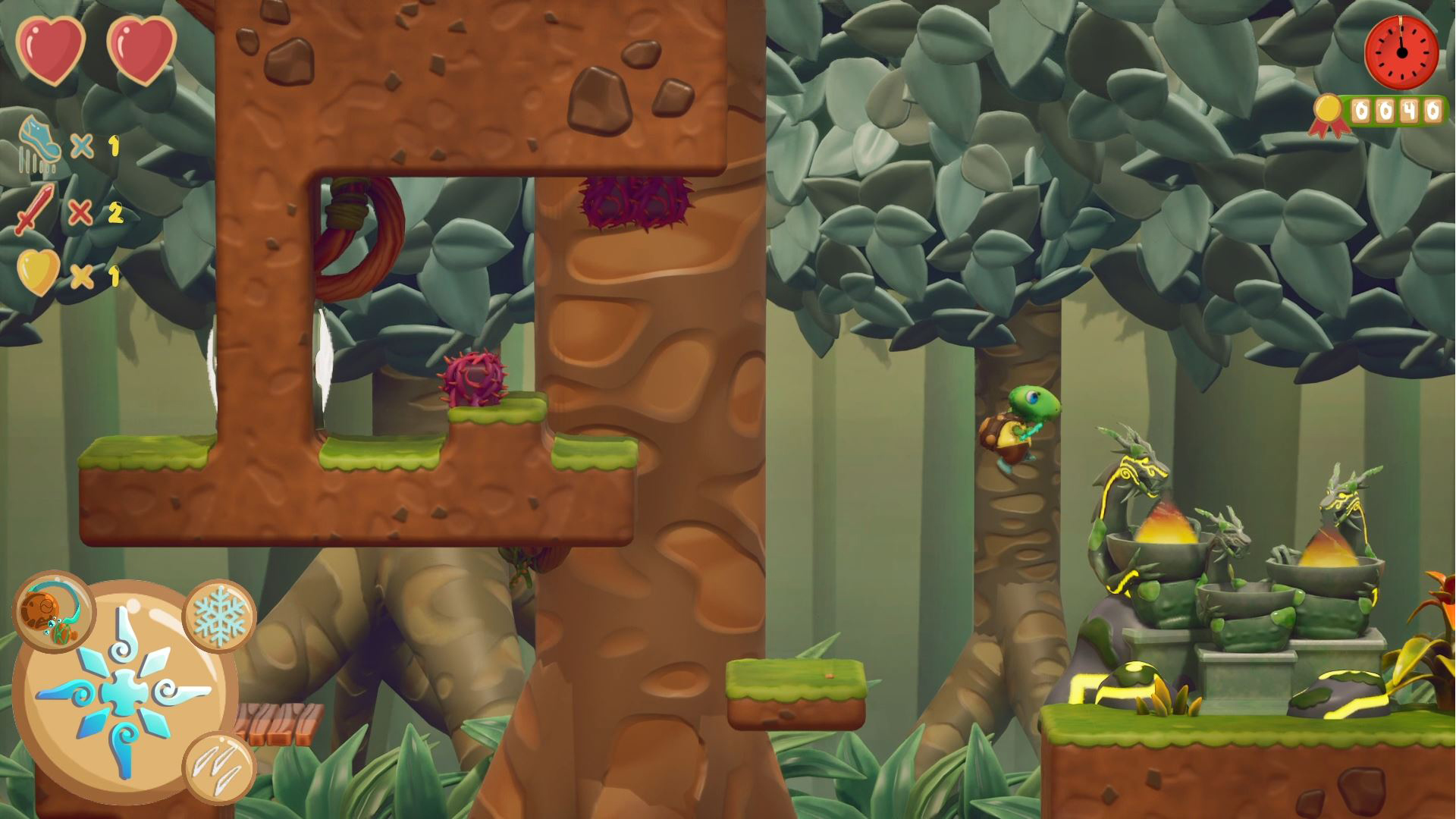Use the golden heart power-up
This screenshot has height=819, width=1456.
pyautogui.click(x=38, y=272)
